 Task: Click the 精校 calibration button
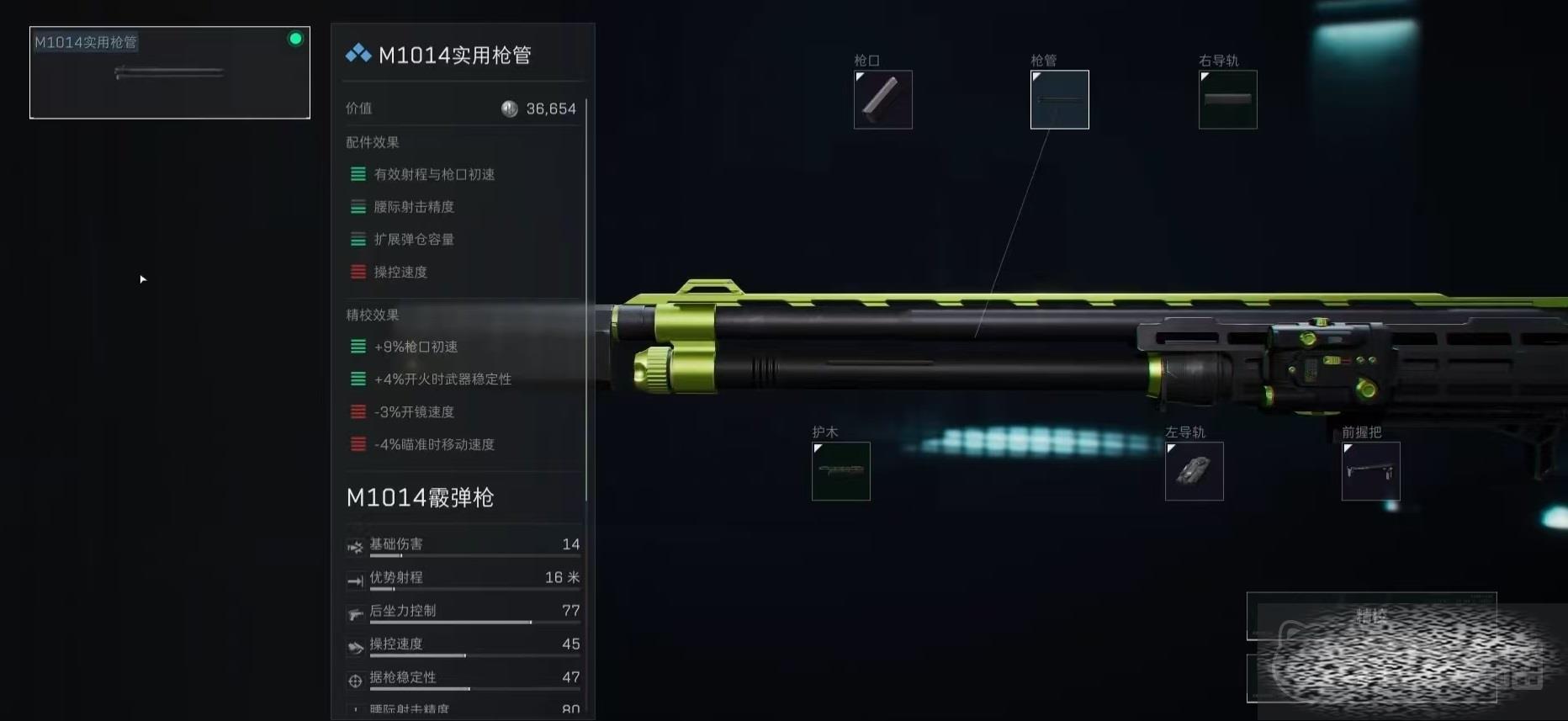point(1370,616)
